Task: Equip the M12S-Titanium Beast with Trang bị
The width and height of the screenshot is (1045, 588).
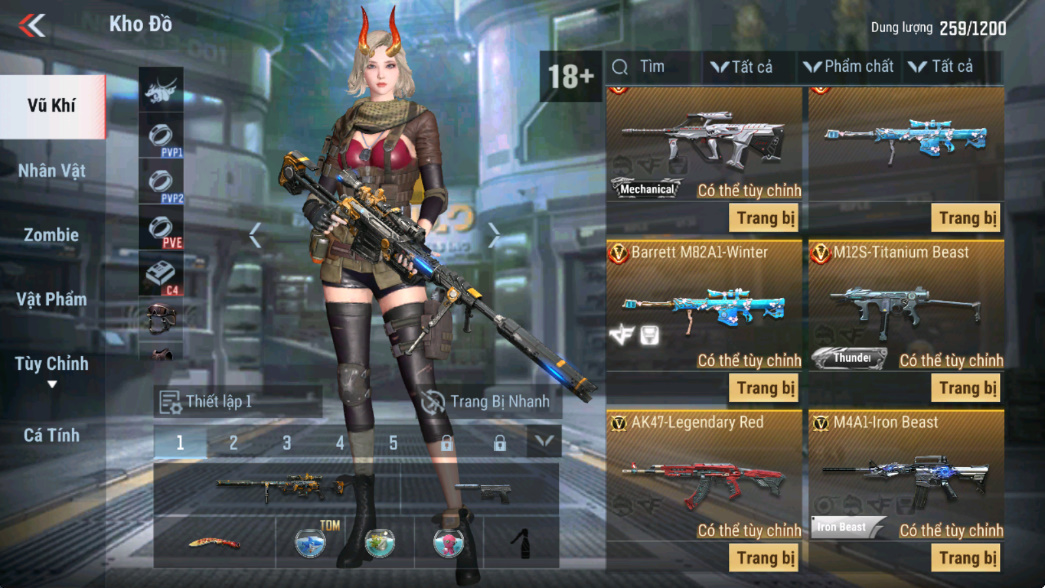Action: [966, 388]
